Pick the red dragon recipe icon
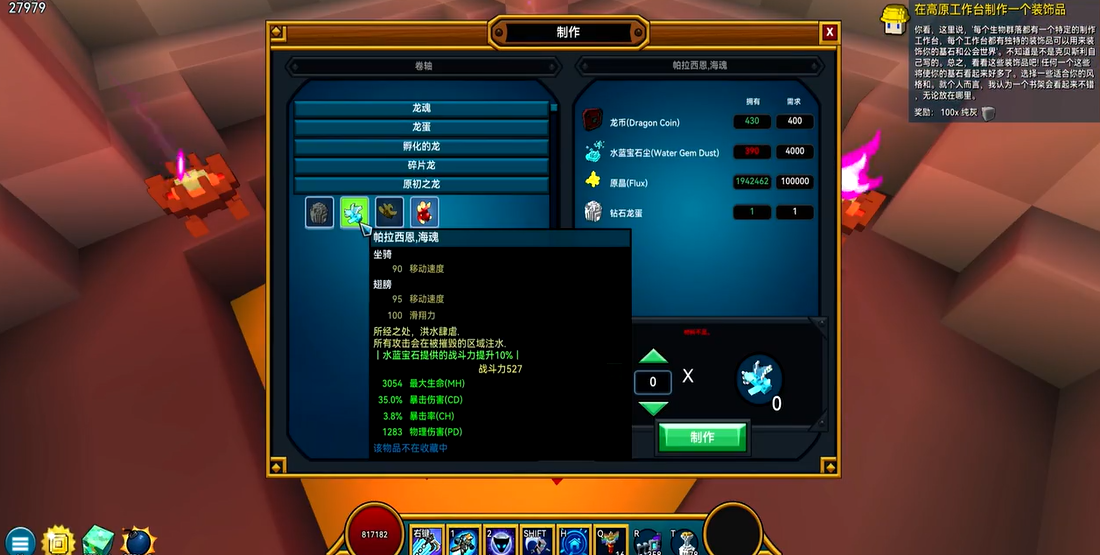The image size is (1100, 555). tap(424, 212)
